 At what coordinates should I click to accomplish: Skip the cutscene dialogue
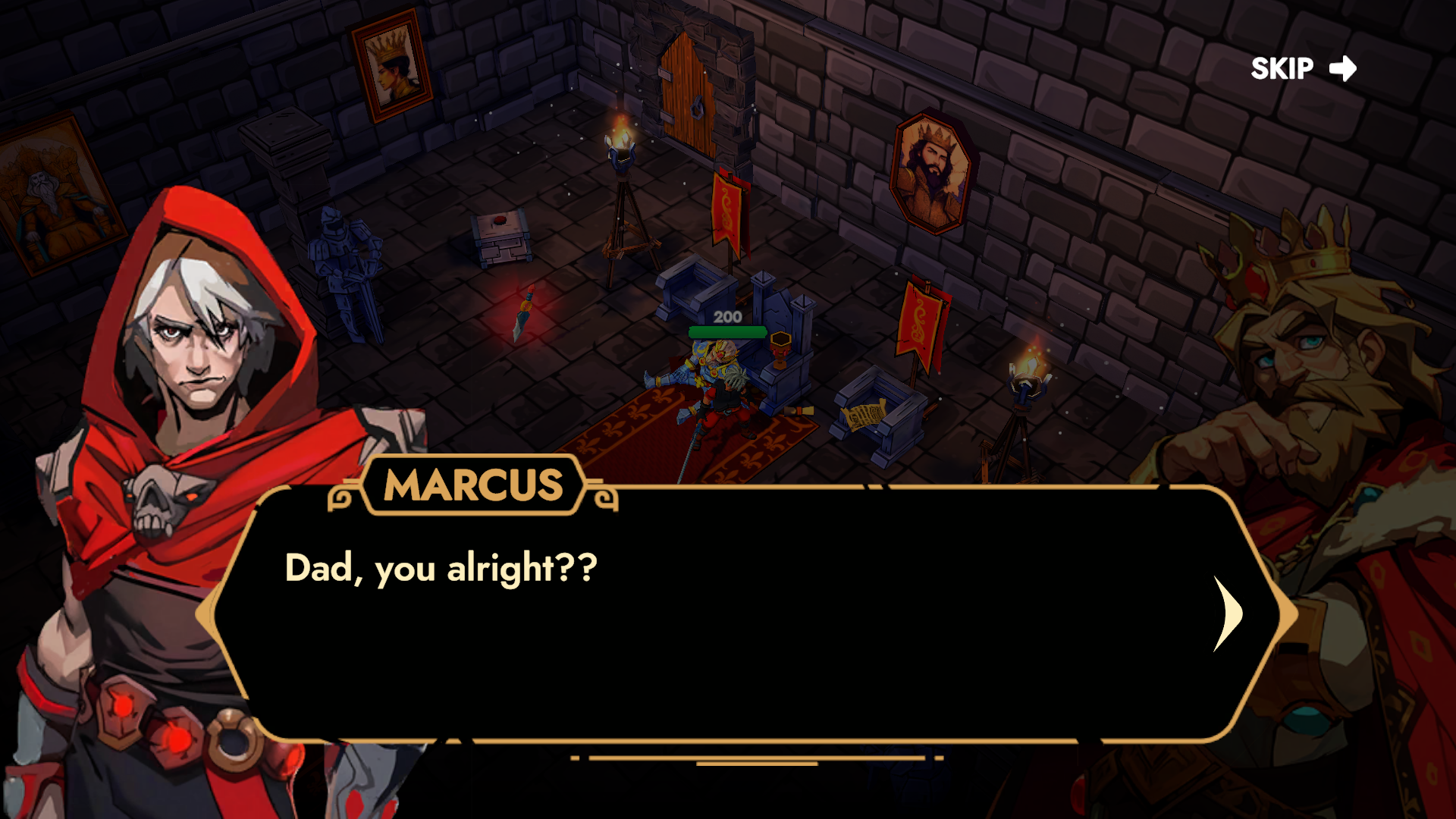[x=1303, y=69]
